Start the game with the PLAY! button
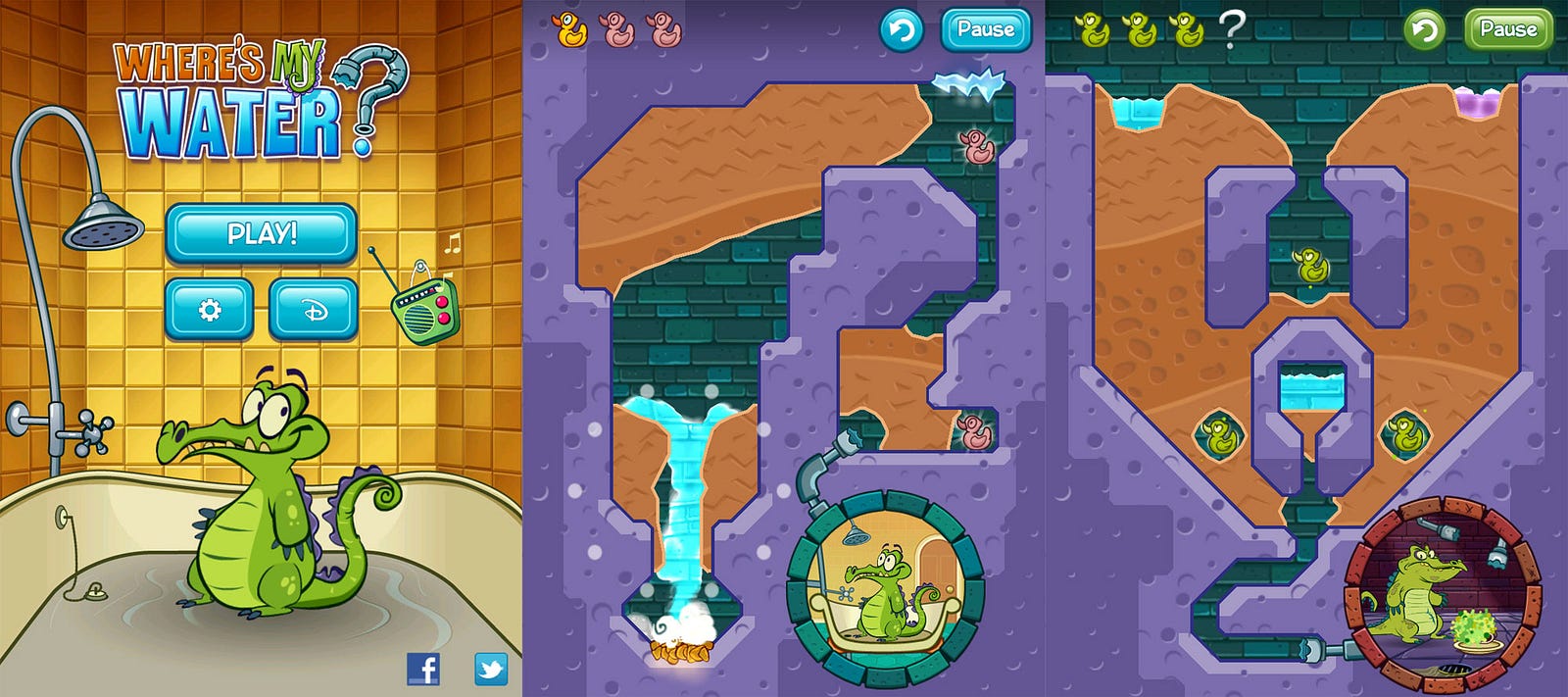Image resolution: width=1568 pixels, height=697 pixels. pos(261,233)
